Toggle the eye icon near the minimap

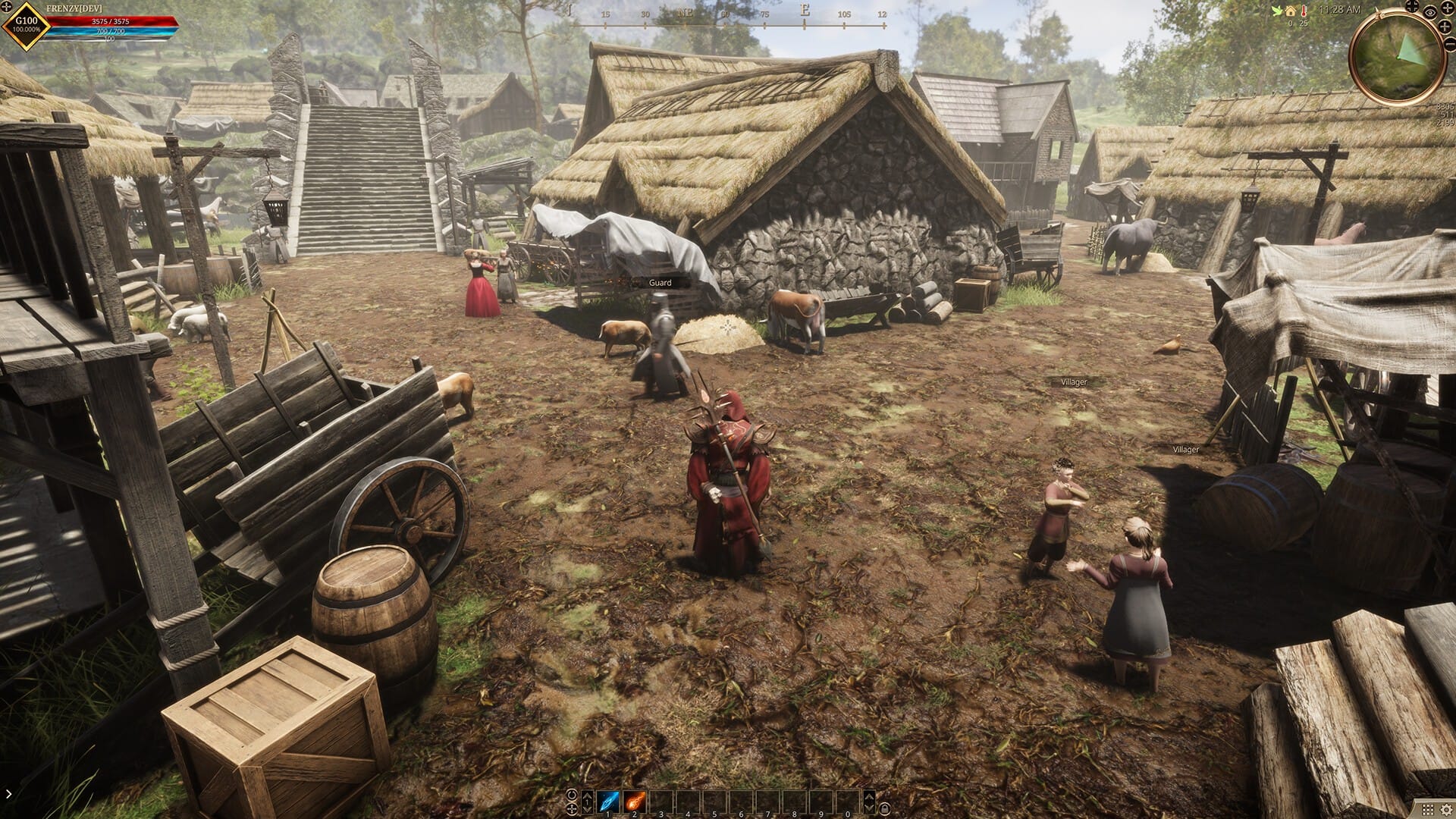[x=1430, y=13]
